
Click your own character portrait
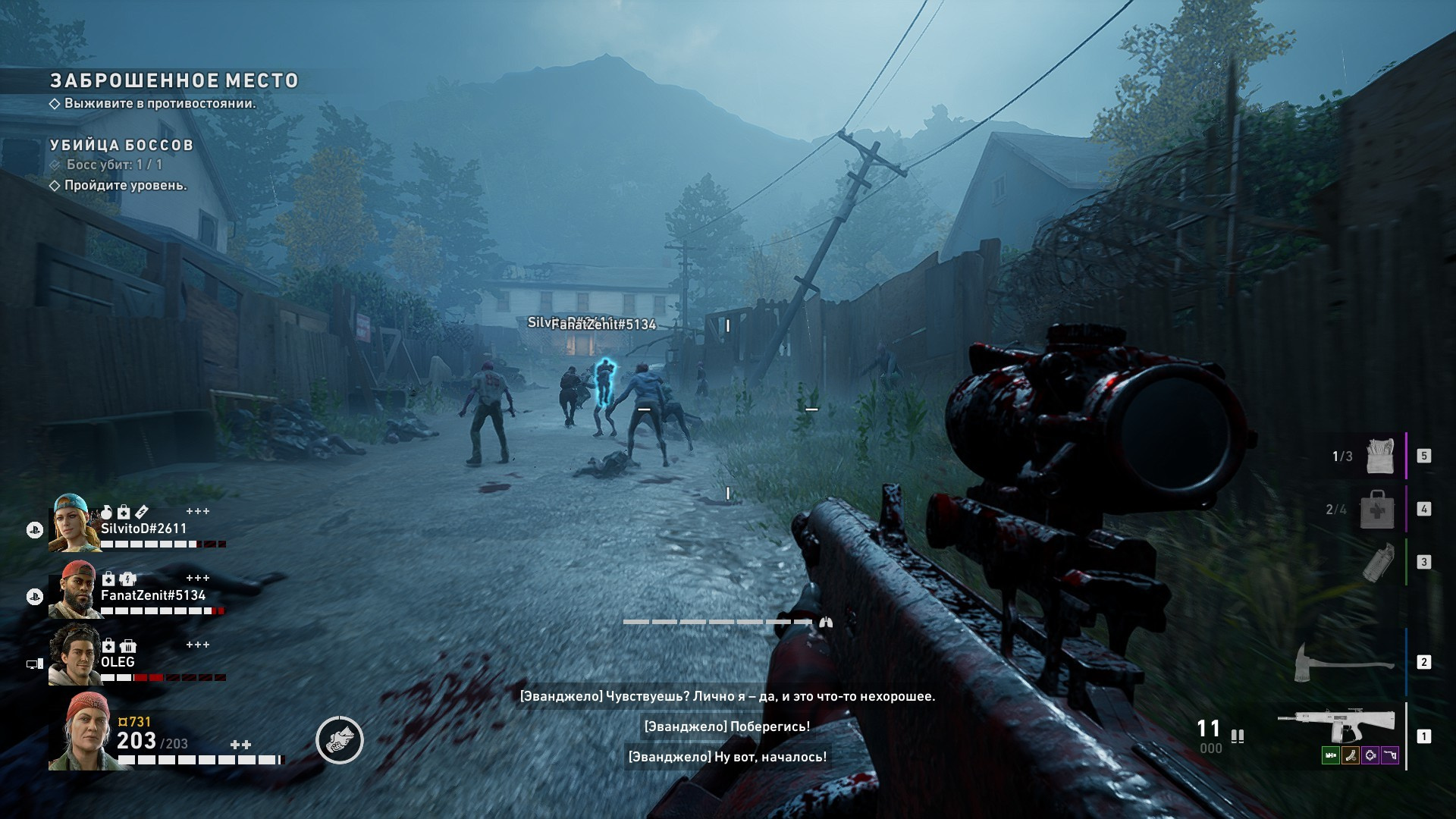pyautogui.click(x=79, y=732)
